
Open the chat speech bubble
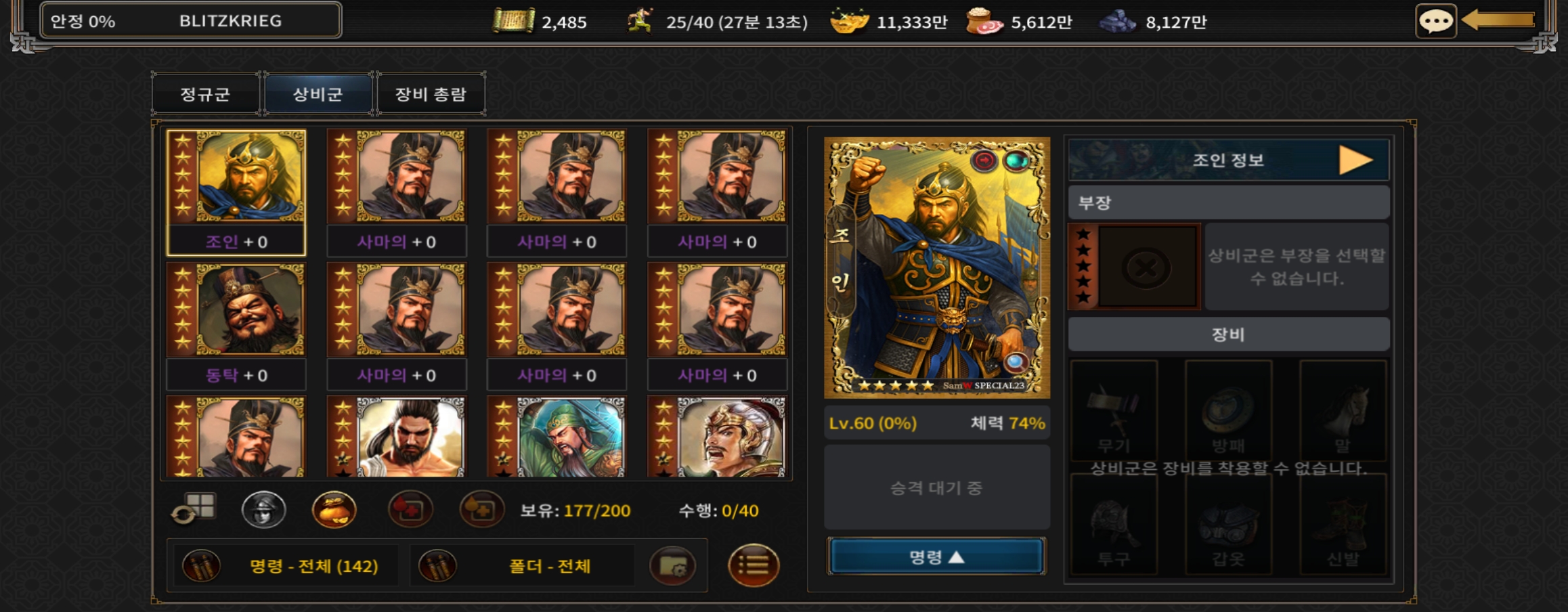click(1435, 22)
